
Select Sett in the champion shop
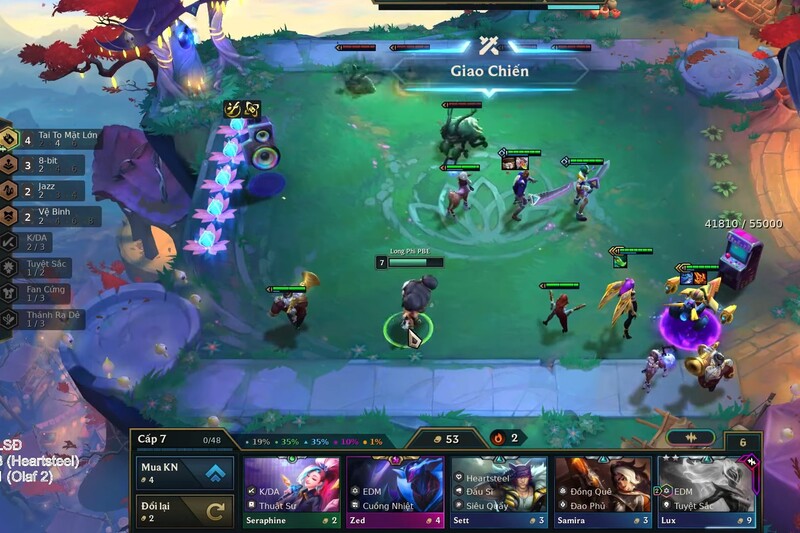tap(499, 491)
